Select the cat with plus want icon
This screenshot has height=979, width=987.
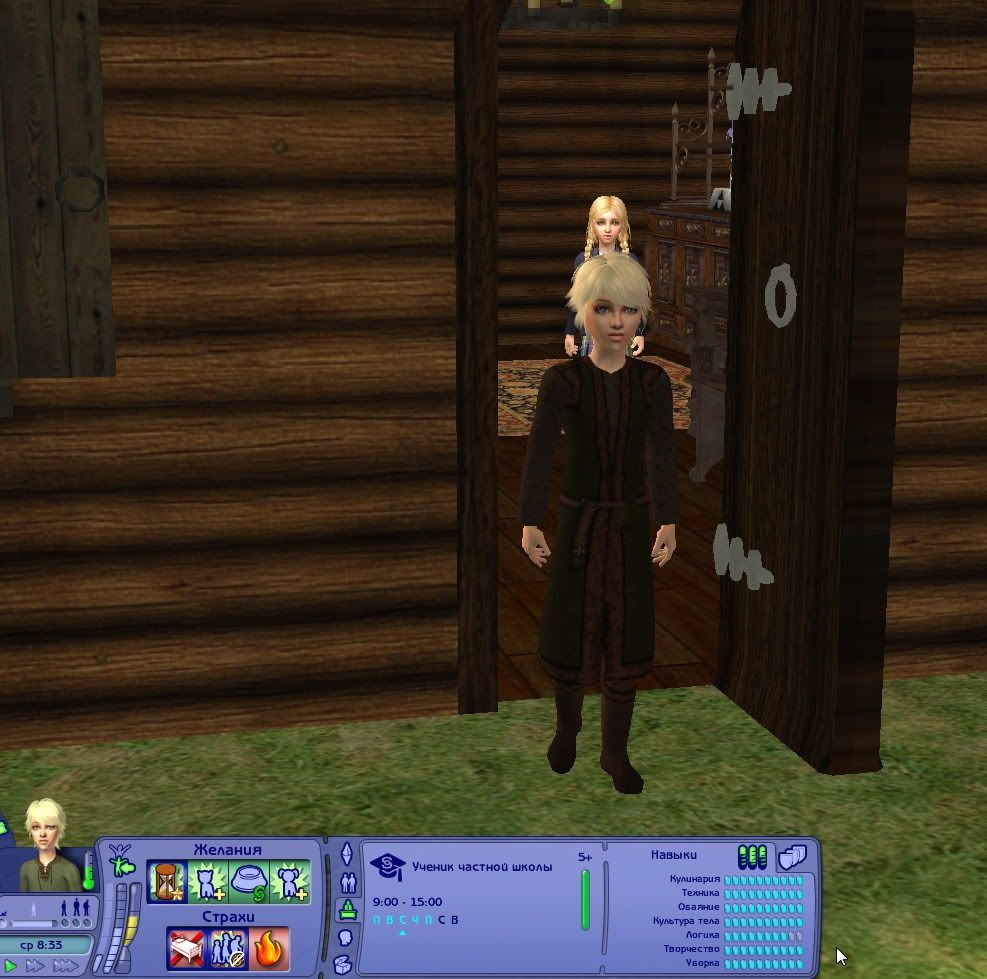(208, 882)
